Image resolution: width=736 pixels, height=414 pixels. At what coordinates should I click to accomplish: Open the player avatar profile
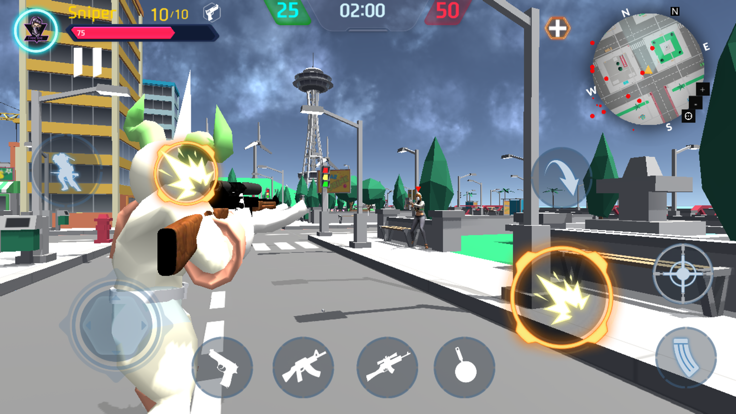pos(36,29)
